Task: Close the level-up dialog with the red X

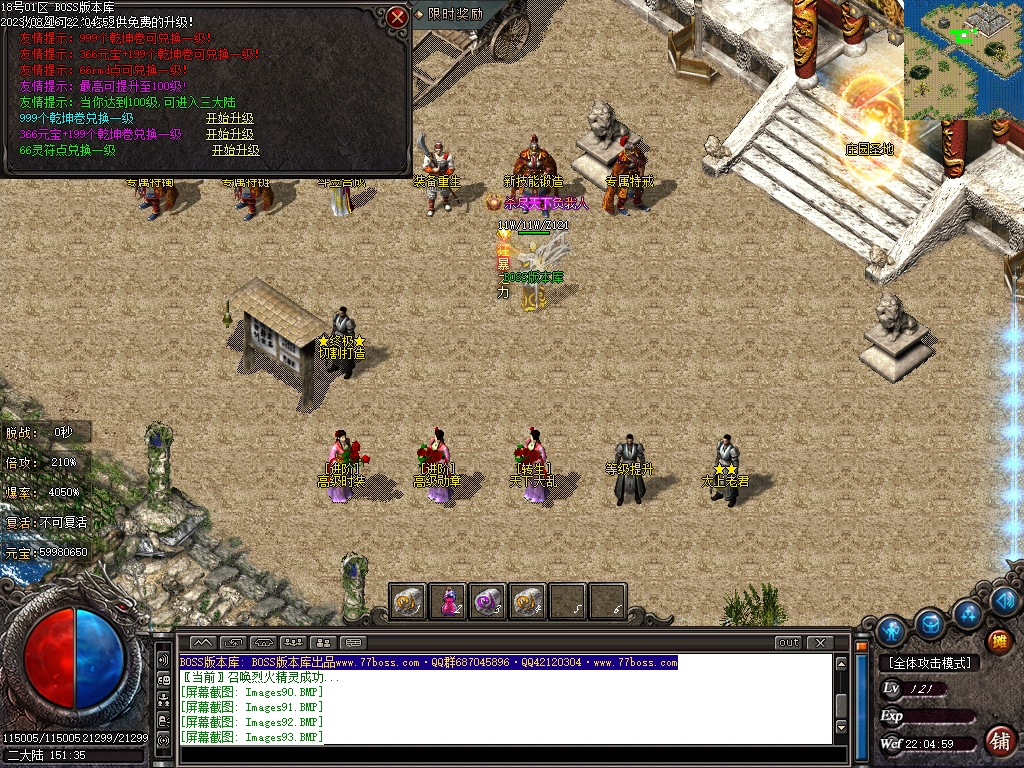Action: pos(398,16)
